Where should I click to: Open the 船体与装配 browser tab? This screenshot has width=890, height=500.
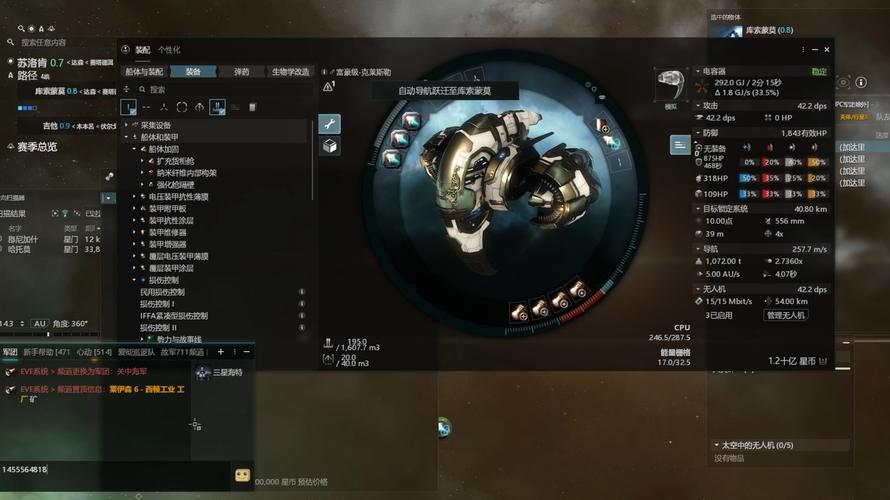point(144,72)
